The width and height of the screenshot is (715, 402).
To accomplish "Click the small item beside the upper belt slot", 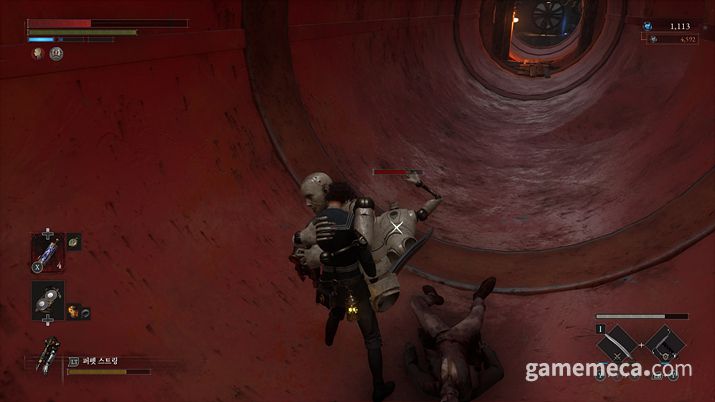I will (x=73, y=241).
